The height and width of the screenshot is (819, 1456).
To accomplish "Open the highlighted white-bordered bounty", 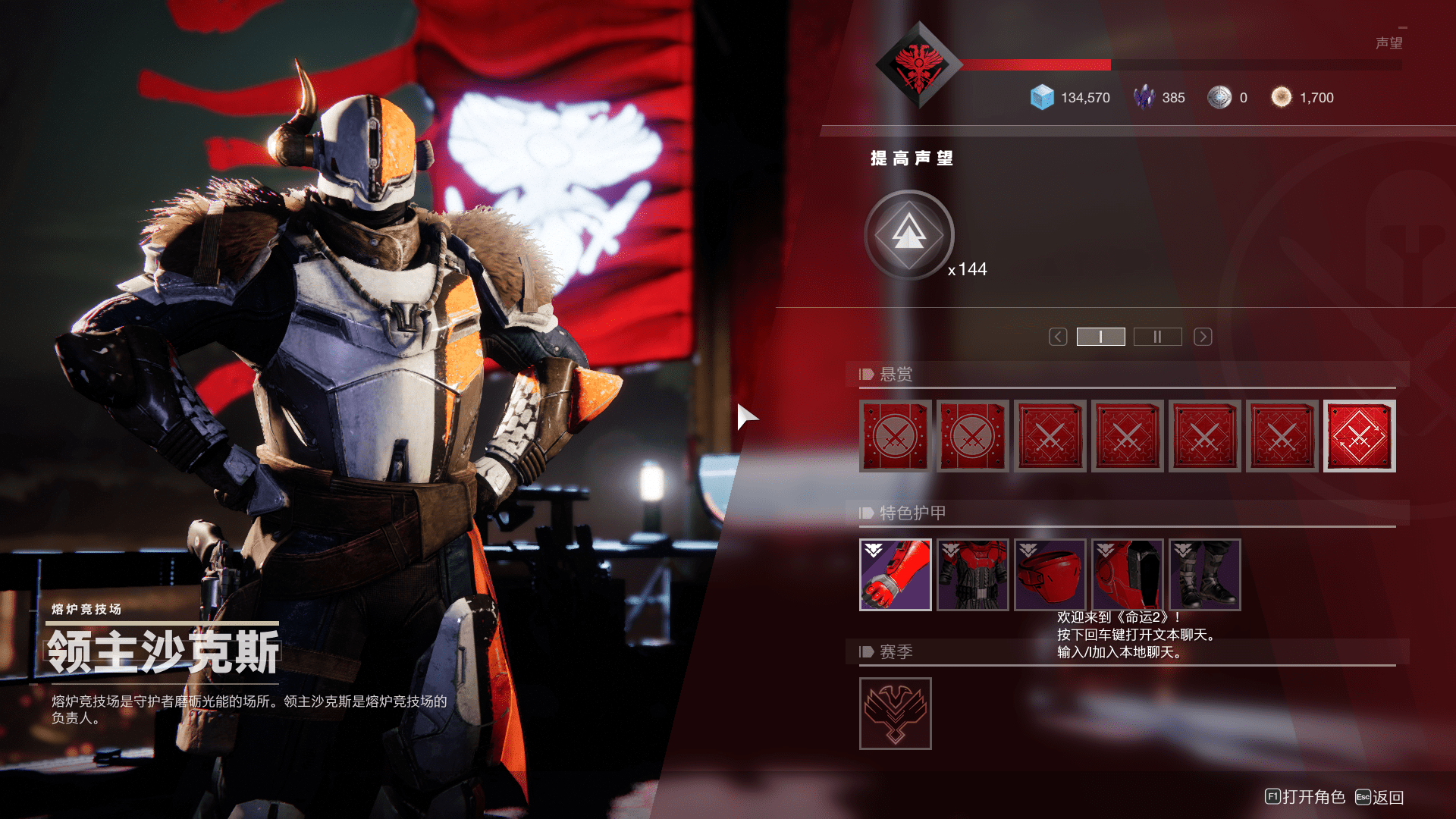I will pos(1359,436).
